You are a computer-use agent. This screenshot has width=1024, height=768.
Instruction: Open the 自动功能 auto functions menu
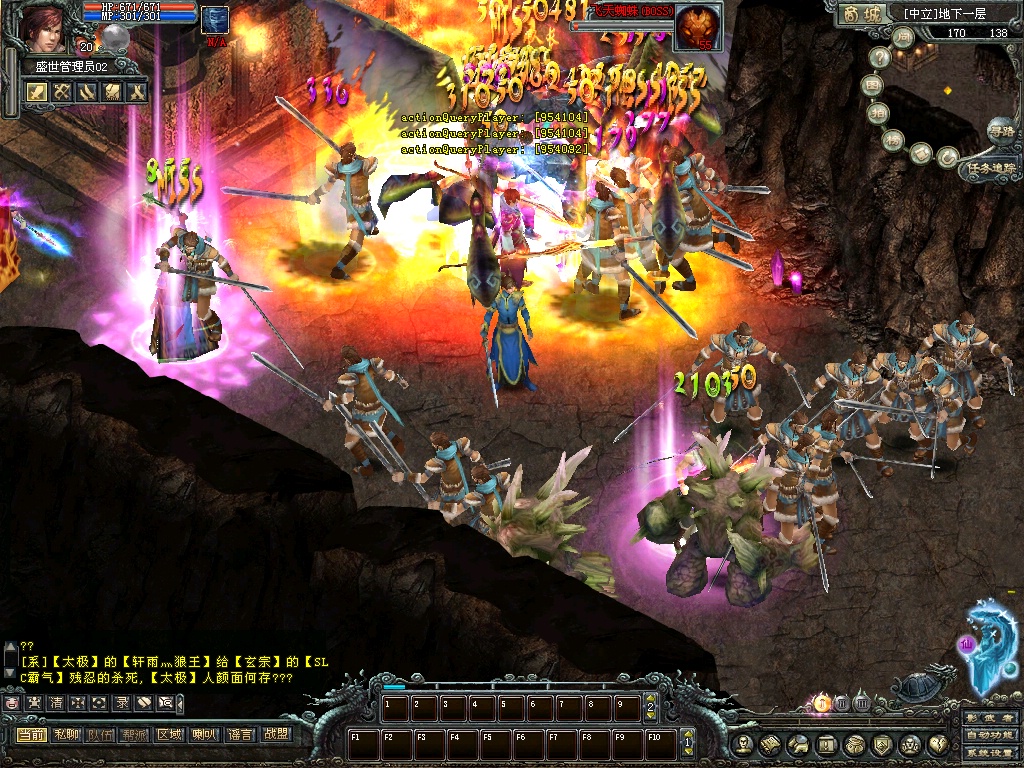click(x=990, y=737)
